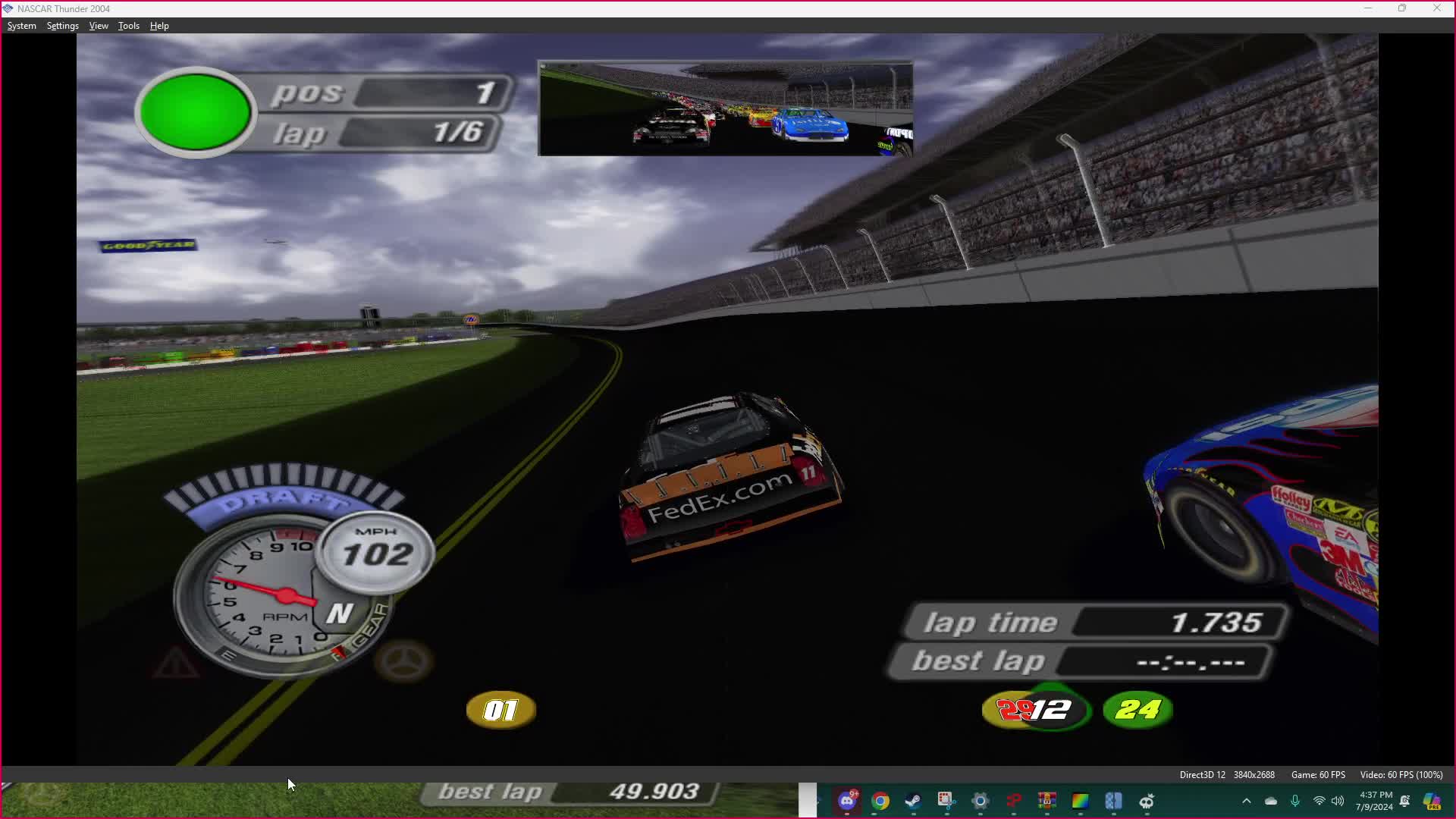Click the Video: 60 FPS status indicator
Image resolution: width=1456 pixels, height=819 pixels.
tap(1400, 775)
